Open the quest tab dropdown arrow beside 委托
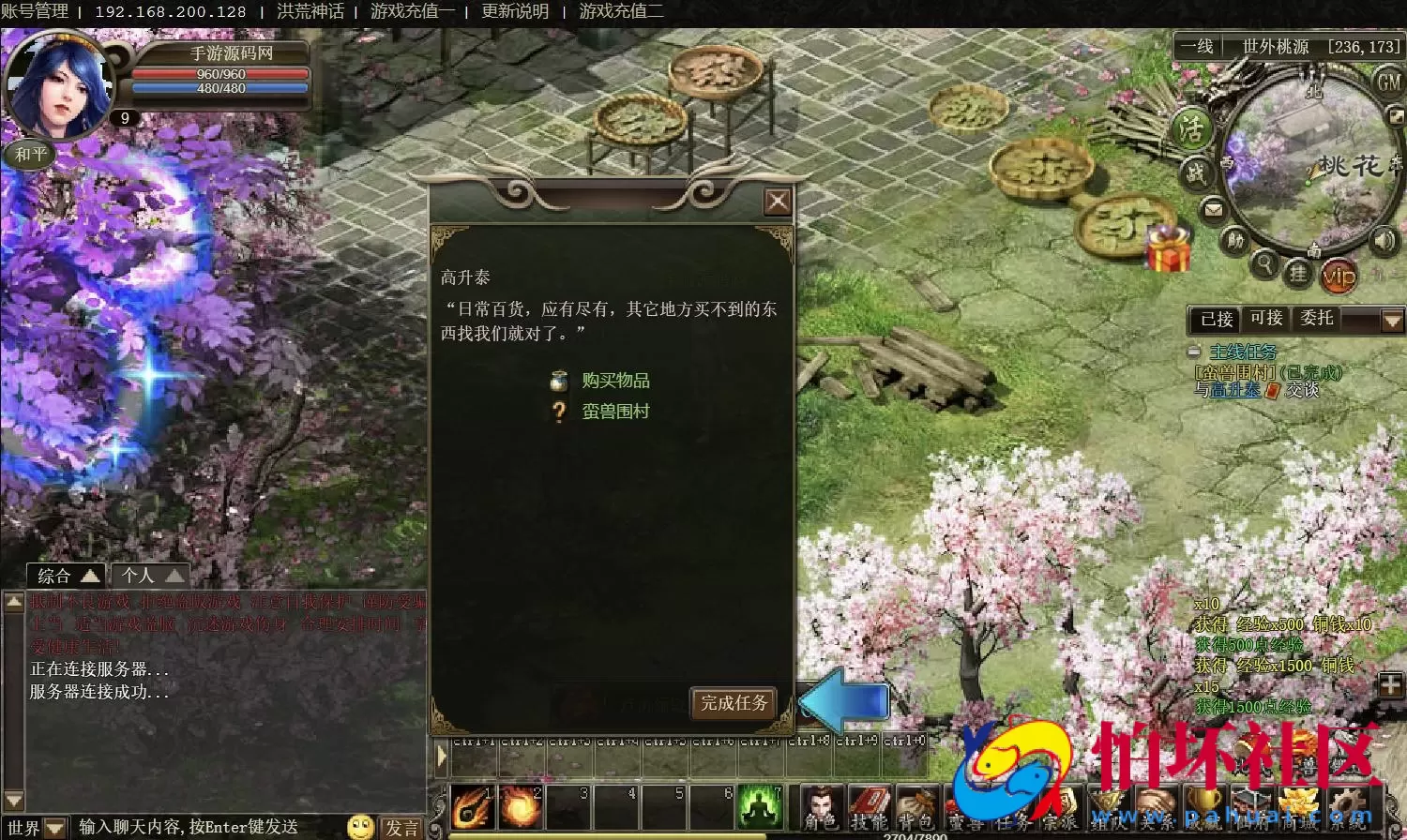 [1391, 319]
